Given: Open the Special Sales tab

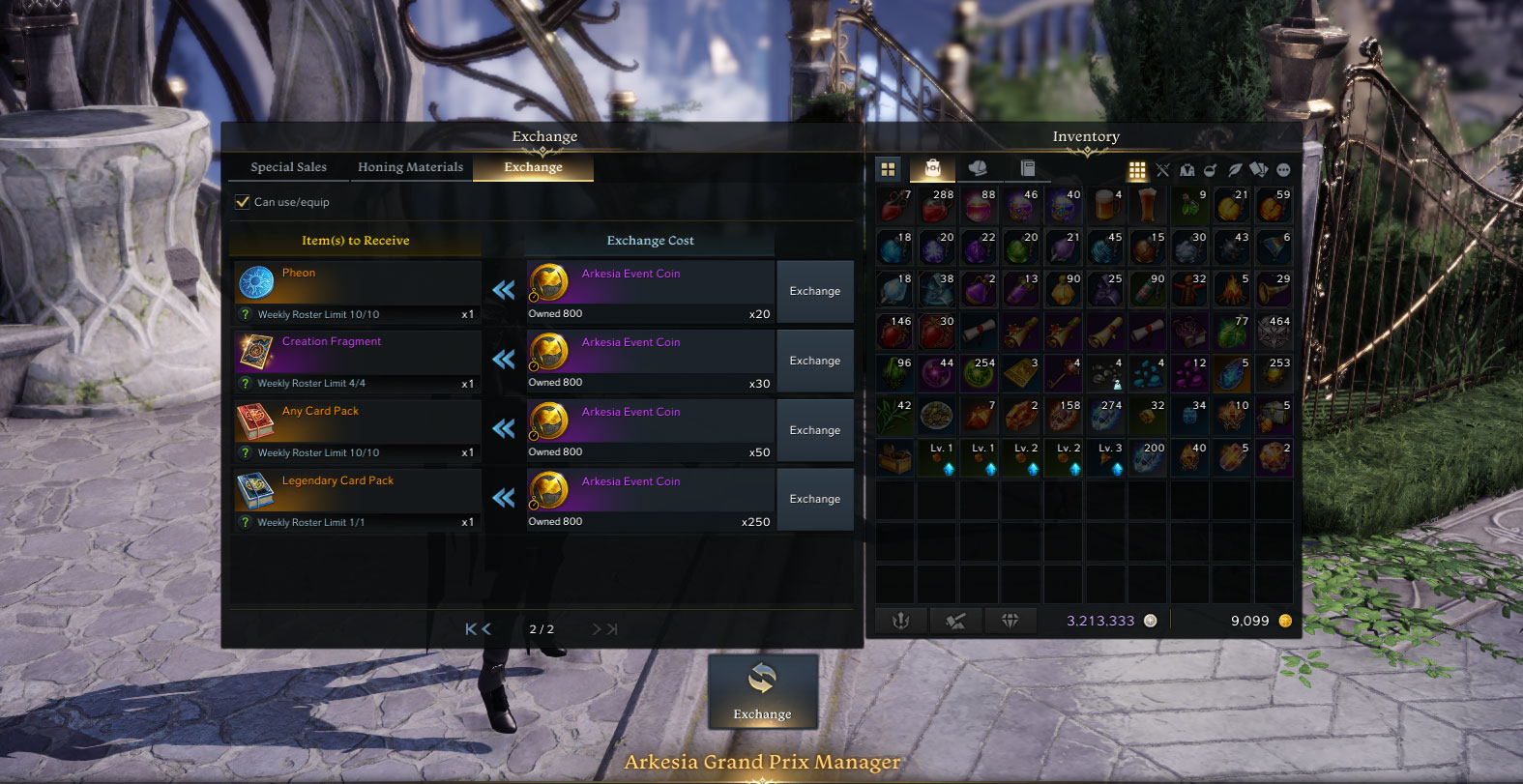Looking at the screenshot, I should tap(287, 166).
